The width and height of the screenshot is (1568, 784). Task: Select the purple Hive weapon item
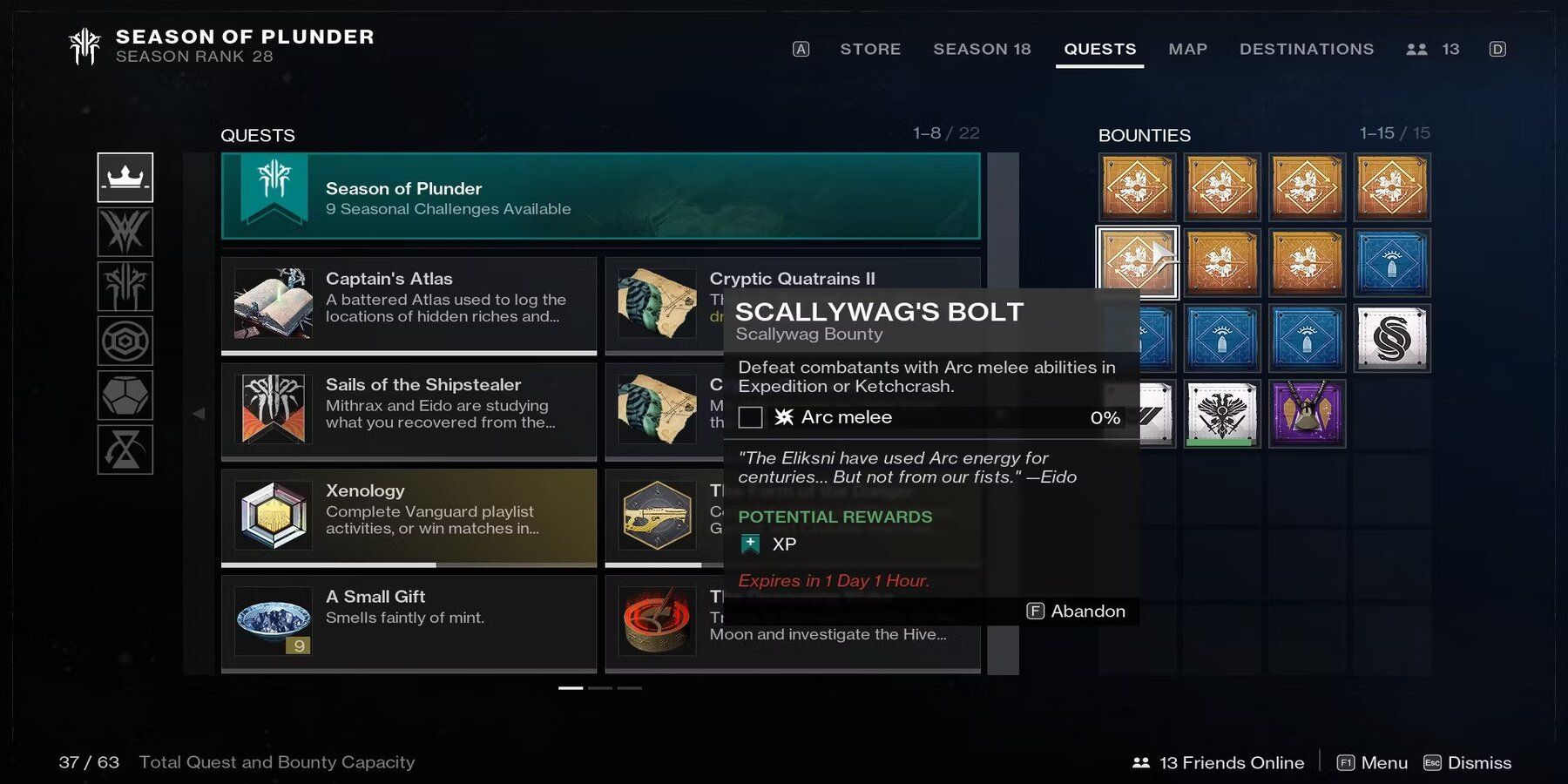(x=1307, y=416)
